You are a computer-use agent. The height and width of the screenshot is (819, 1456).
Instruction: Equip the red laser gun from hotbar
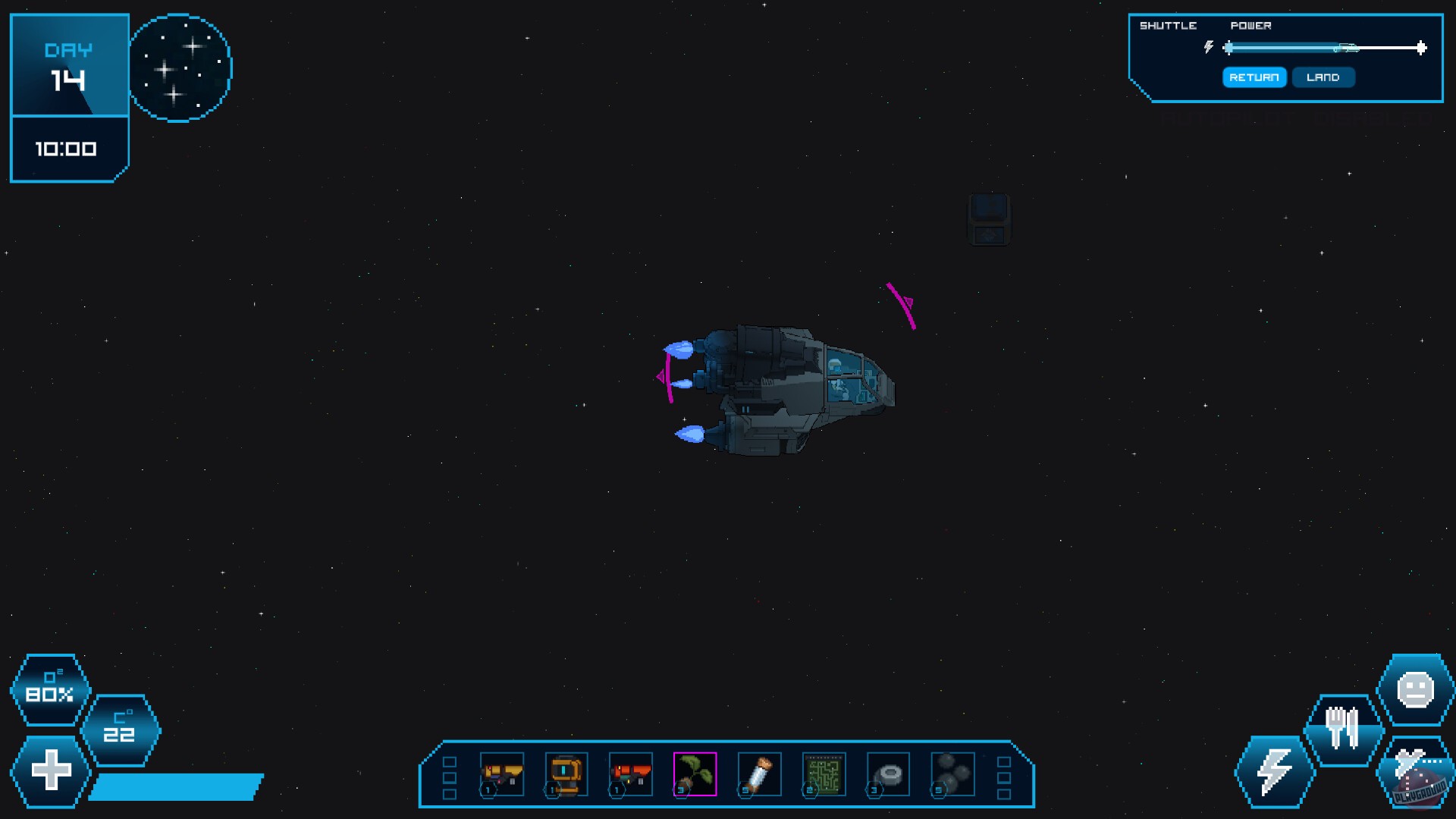point(630,773)
